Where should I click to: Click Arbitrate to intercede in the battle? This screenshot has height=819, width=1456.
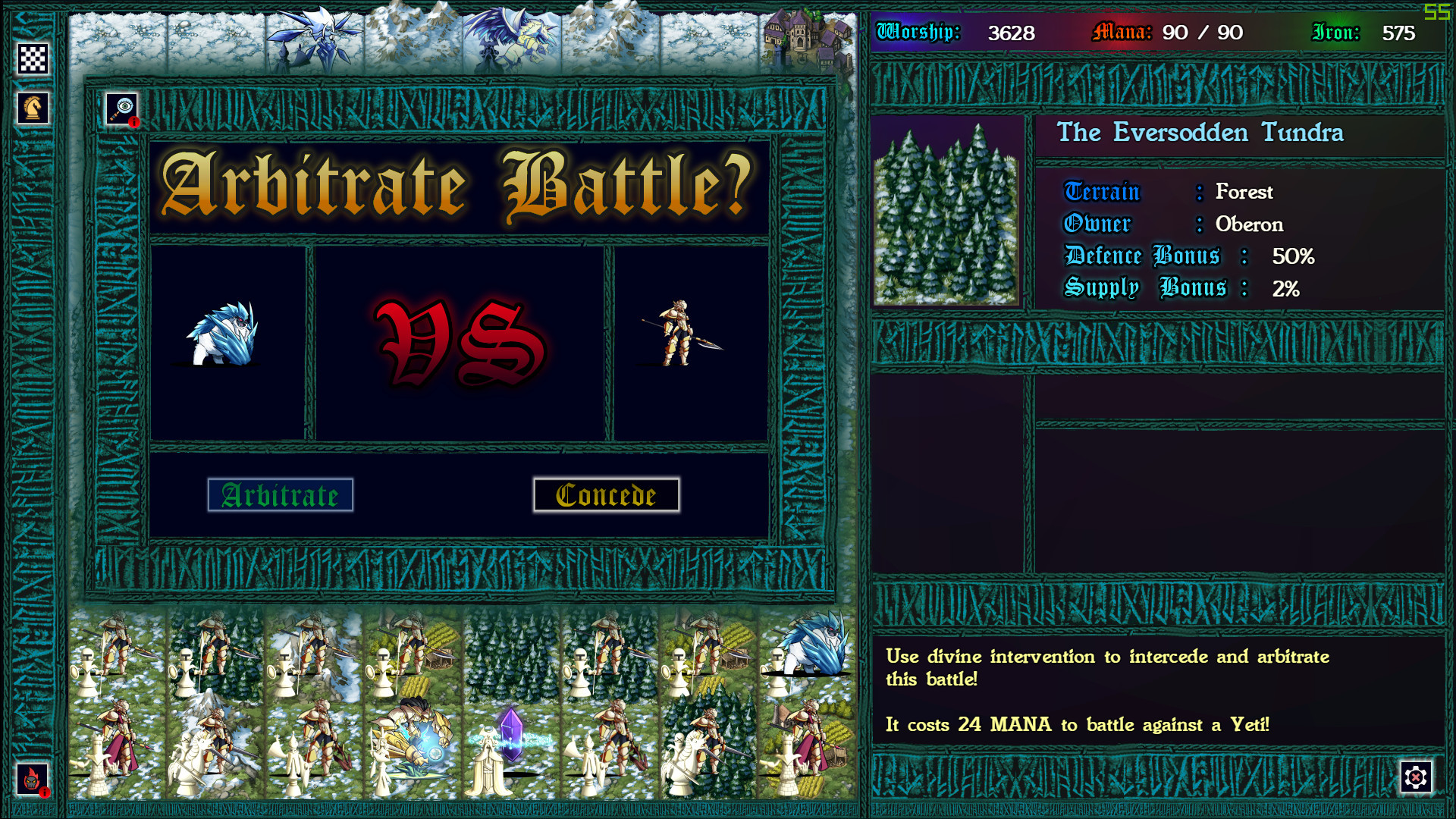(x=281, y=495)
